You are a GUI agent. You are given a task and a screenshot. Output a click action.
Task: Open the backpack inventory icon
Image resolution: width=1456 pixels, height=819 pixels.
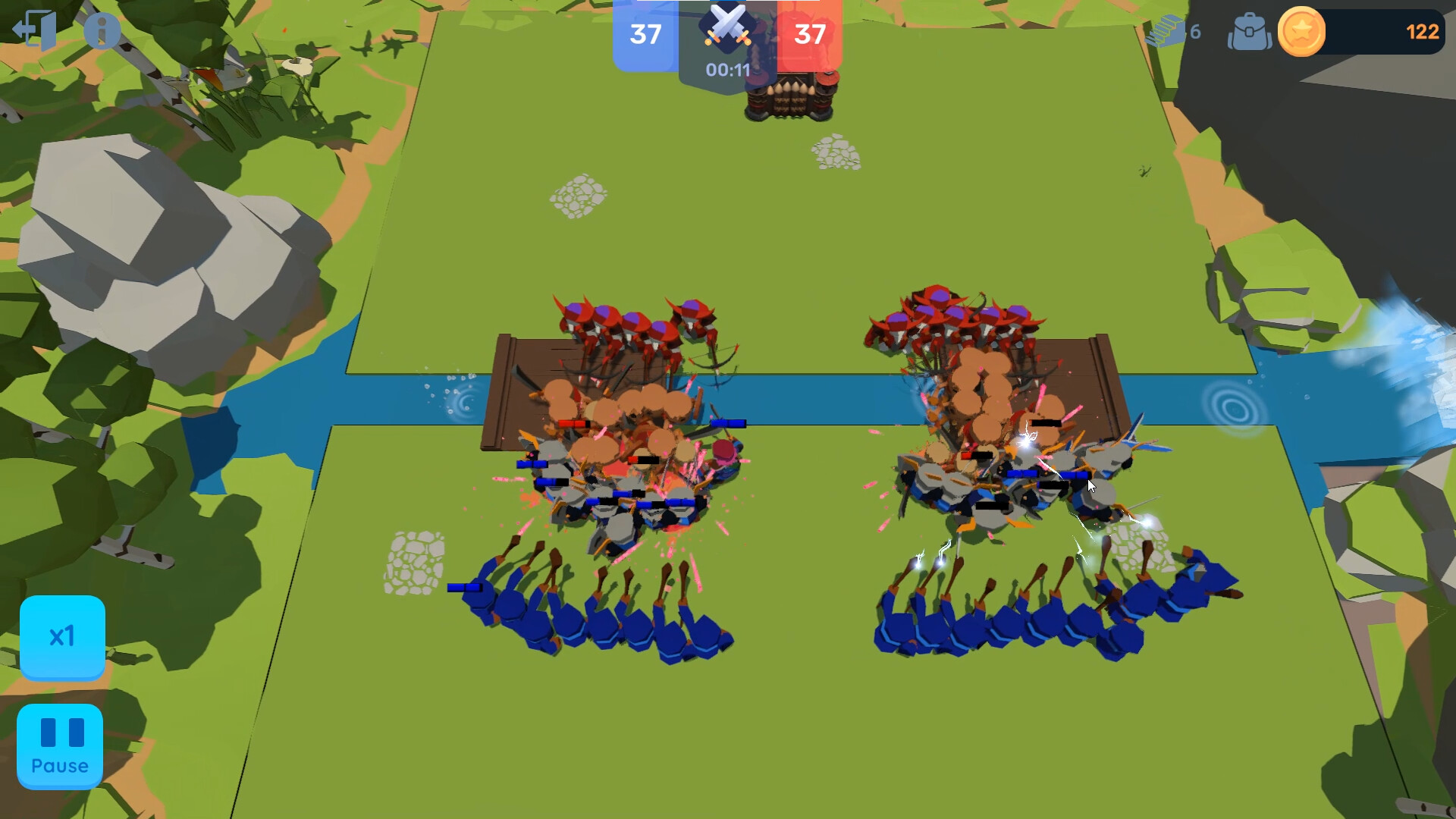pos(1251,32)
